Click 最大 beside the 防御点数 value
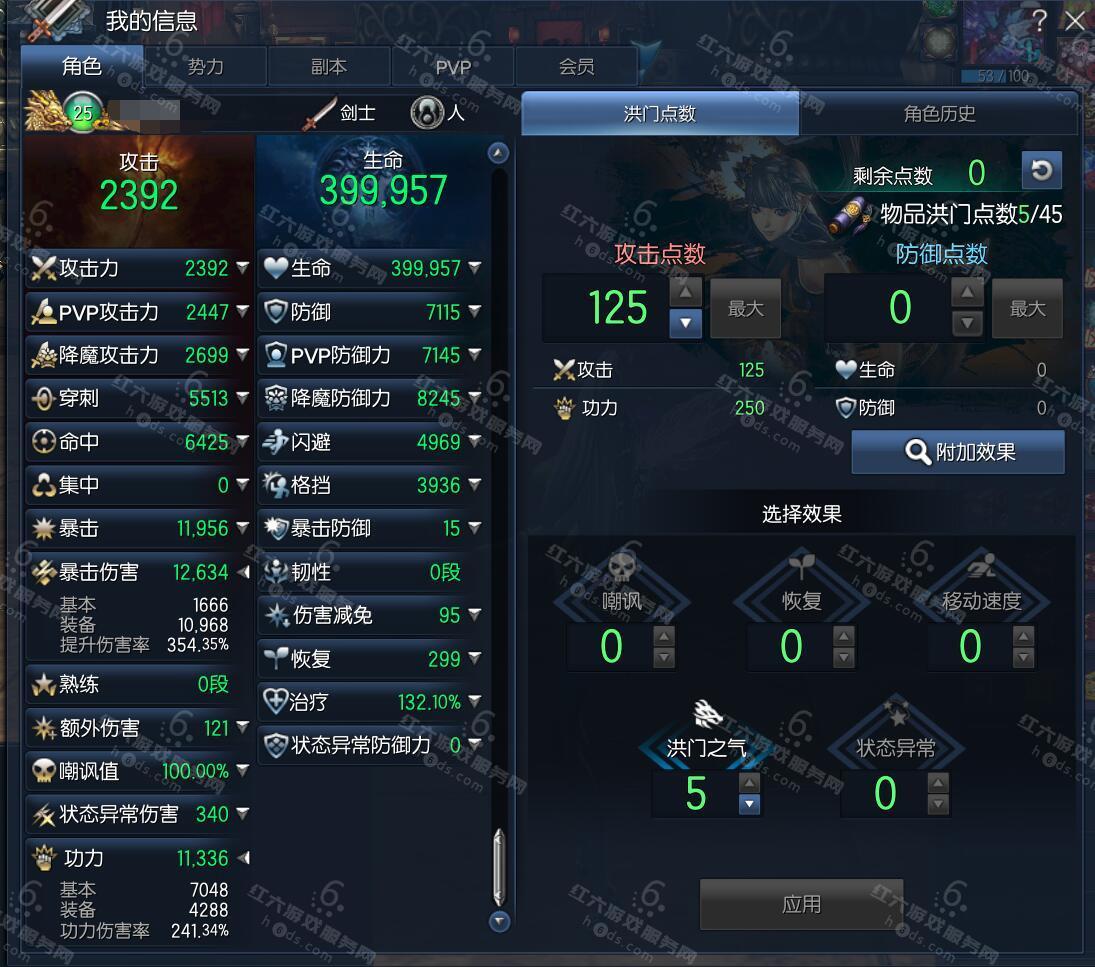1095x967 pixels. (x=1027, y=309)
